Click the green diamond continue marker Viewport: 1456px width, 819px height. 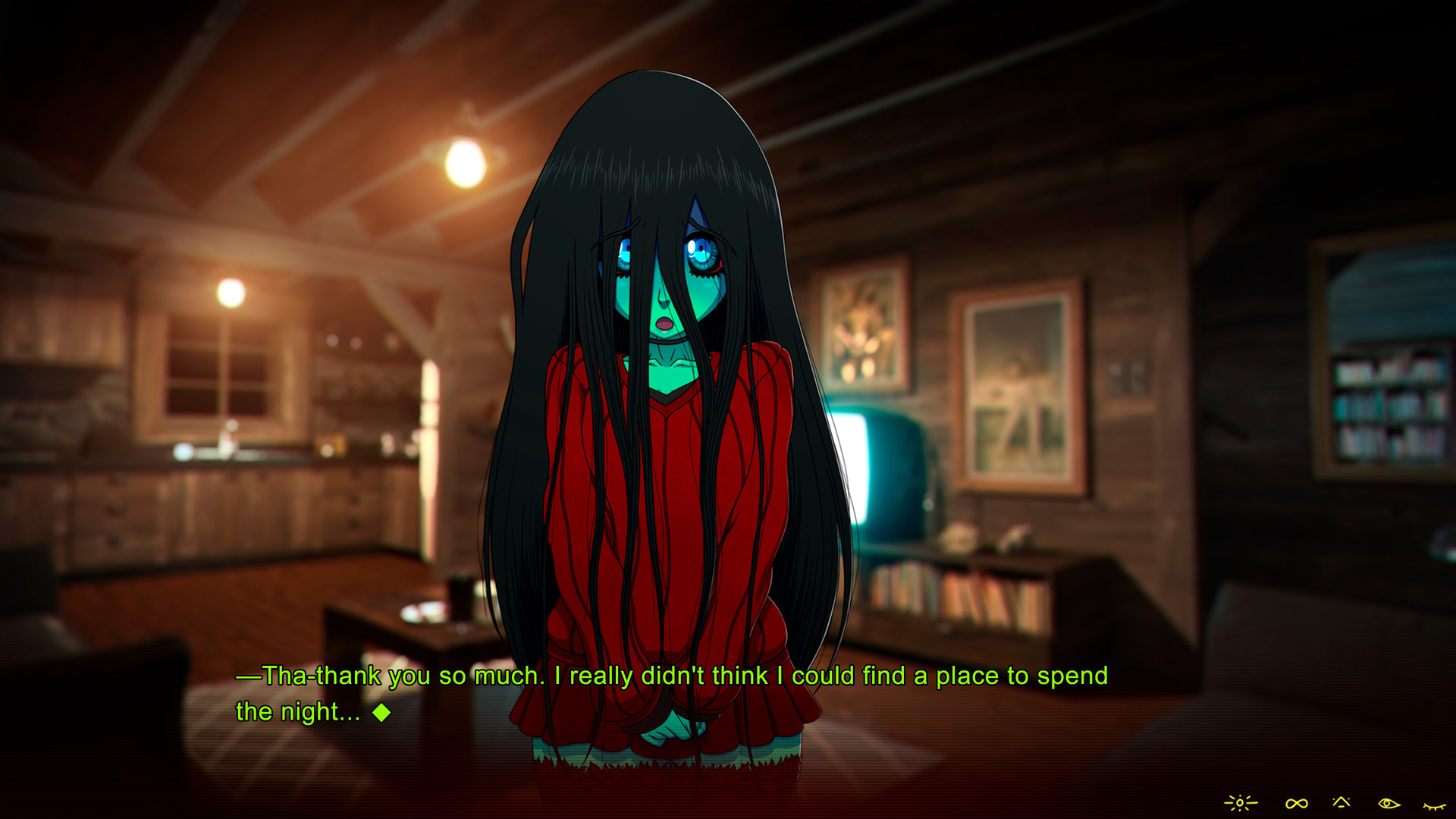point(381,713)
